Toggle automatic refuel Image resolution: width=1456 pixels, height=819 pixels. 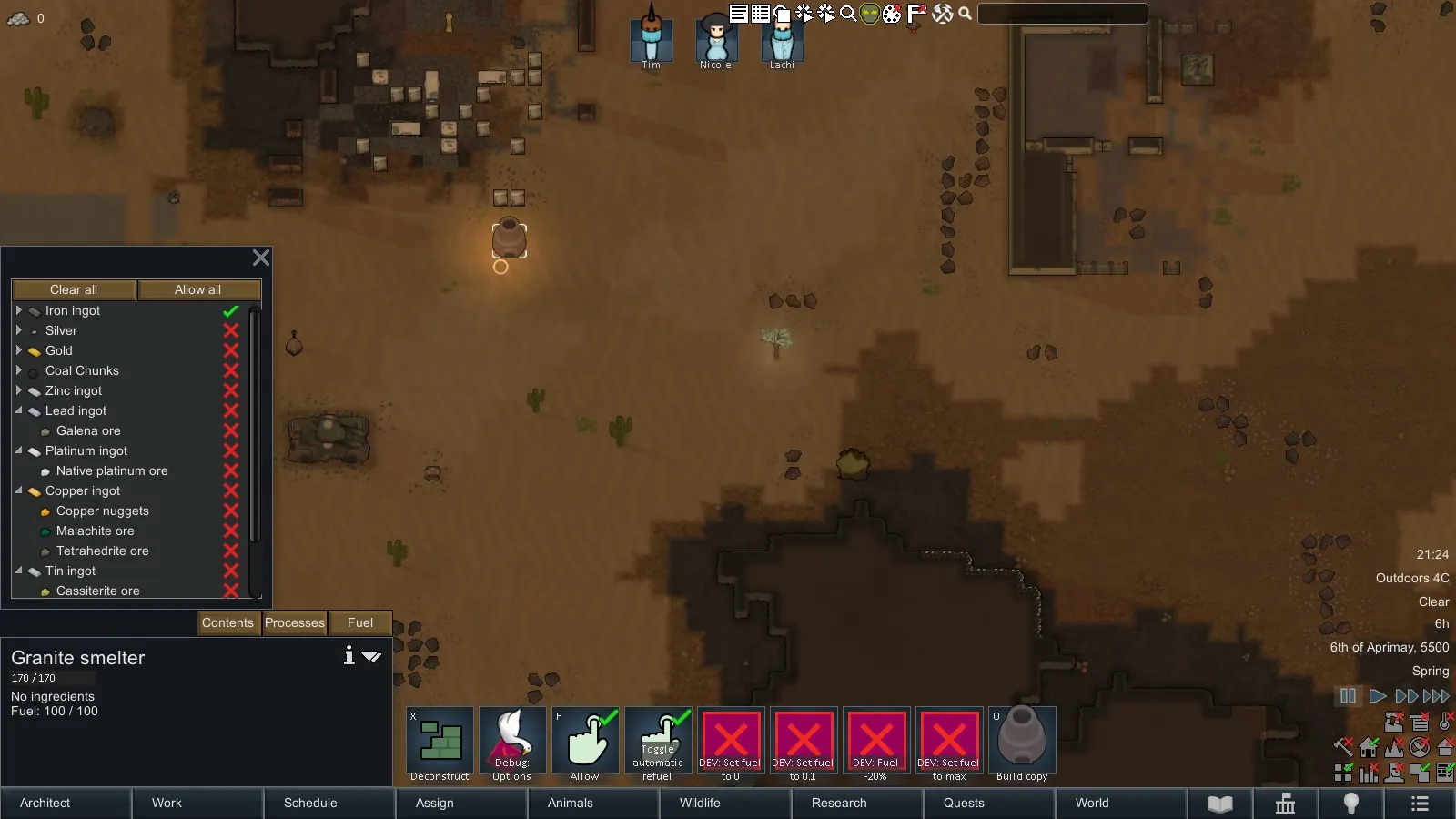pyautogui.click(x=658, y=744)
